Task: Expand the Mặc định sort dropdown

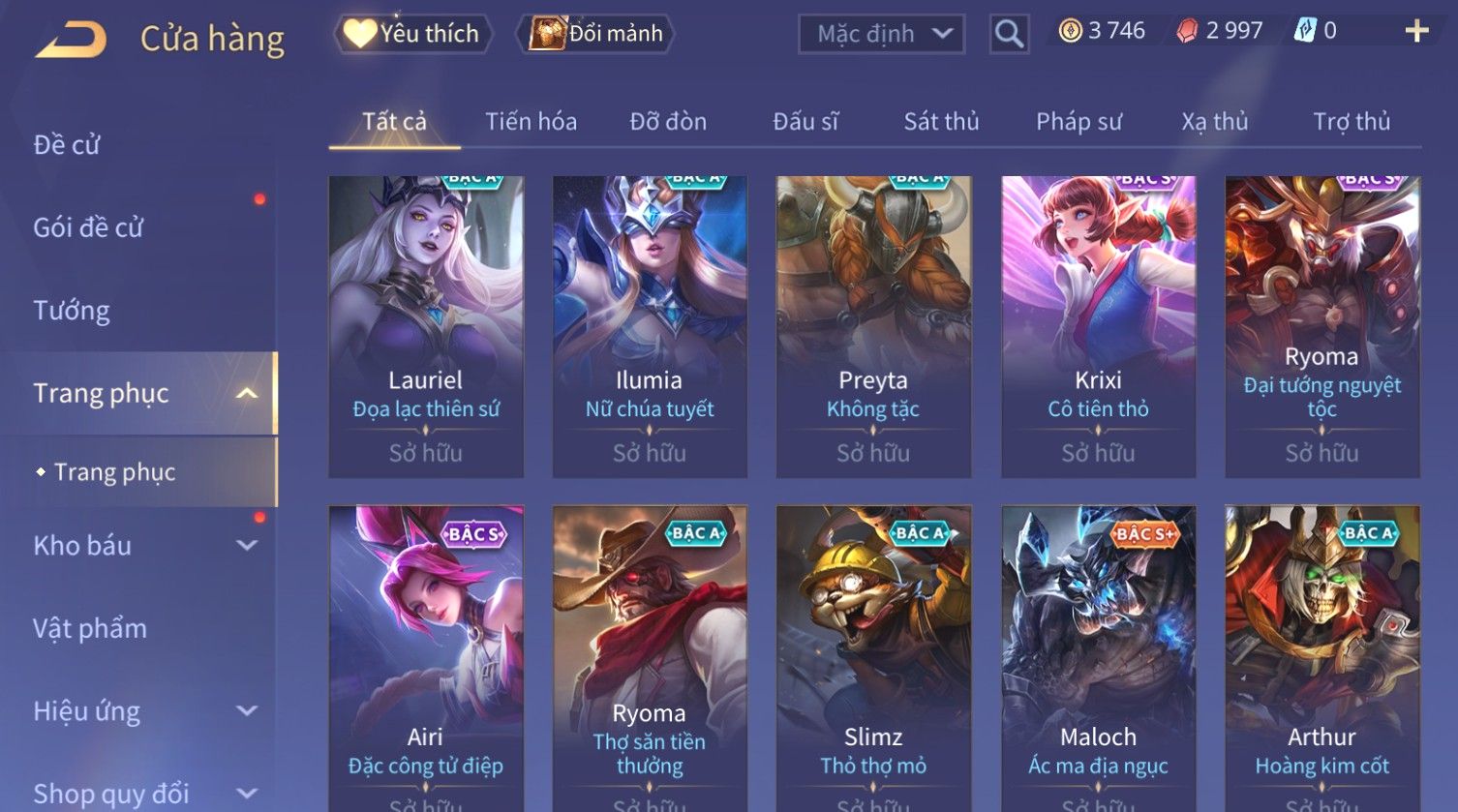Action: (881, 34)
